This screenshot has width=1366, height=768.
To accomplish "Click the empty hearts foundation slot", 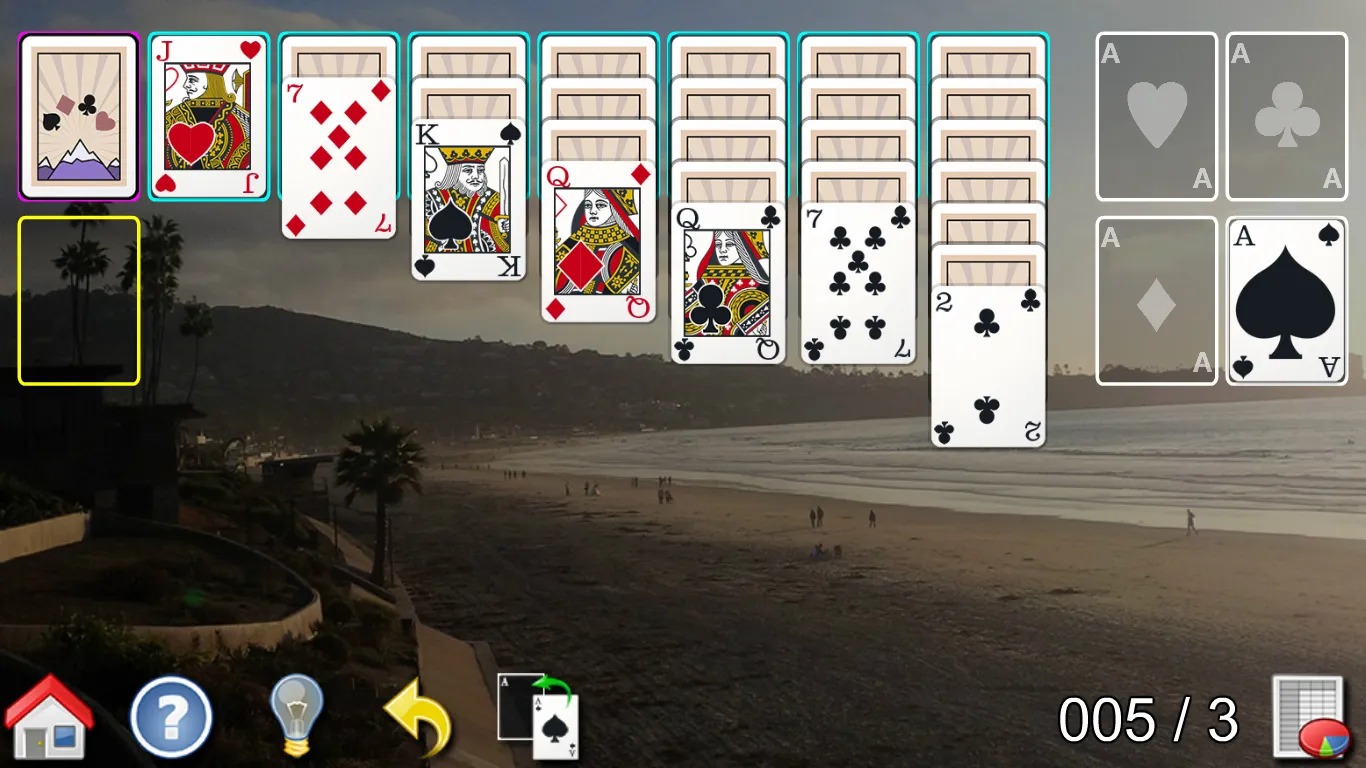I will pyautogui.click(x=1156, y=114).
